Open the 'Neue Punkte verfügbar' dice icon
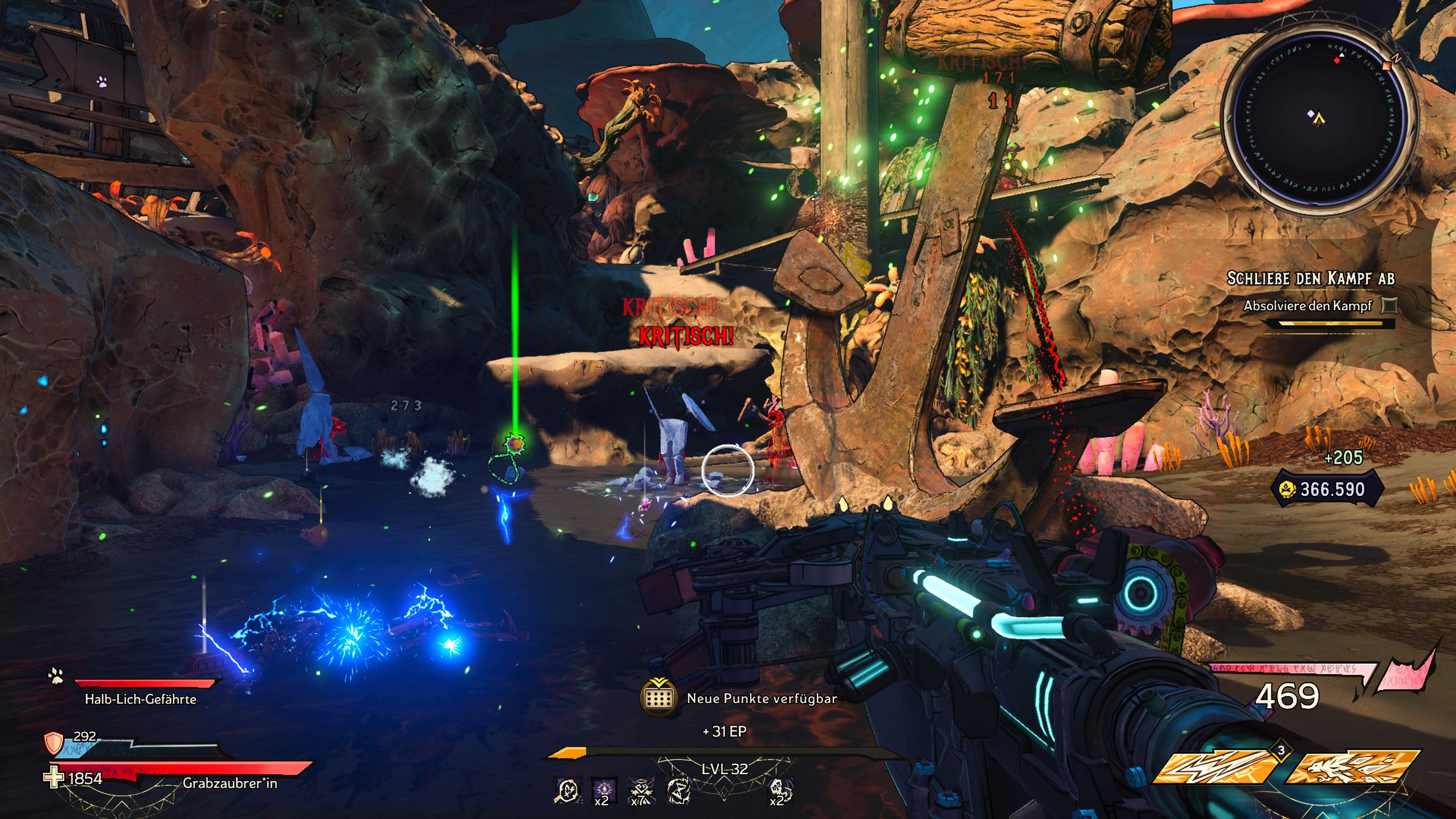The height and width of the screenshot is (819, 1456). click(659, 698)
